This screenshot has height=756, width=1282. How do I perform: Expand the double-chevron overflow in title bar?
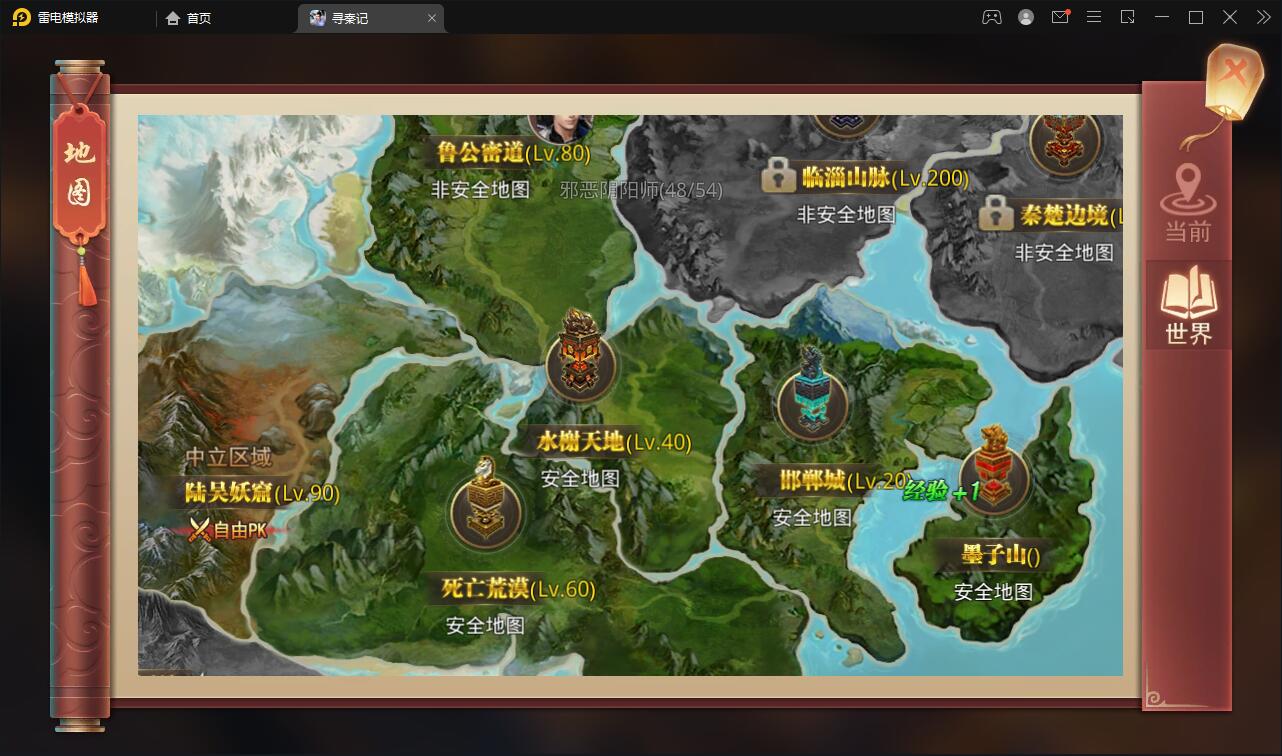click(x=1262, y=17)
